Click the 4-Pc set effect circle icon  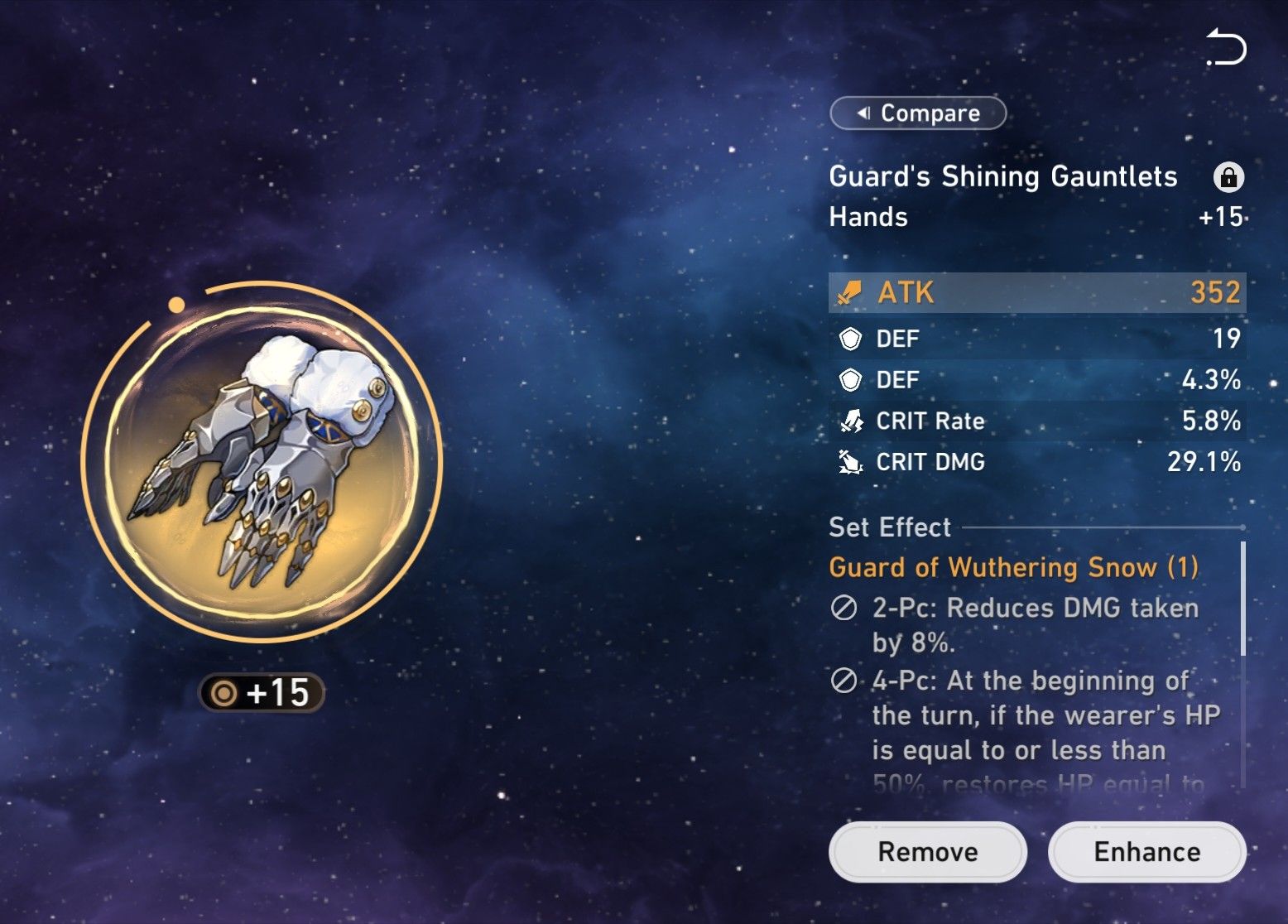[843, 681]
